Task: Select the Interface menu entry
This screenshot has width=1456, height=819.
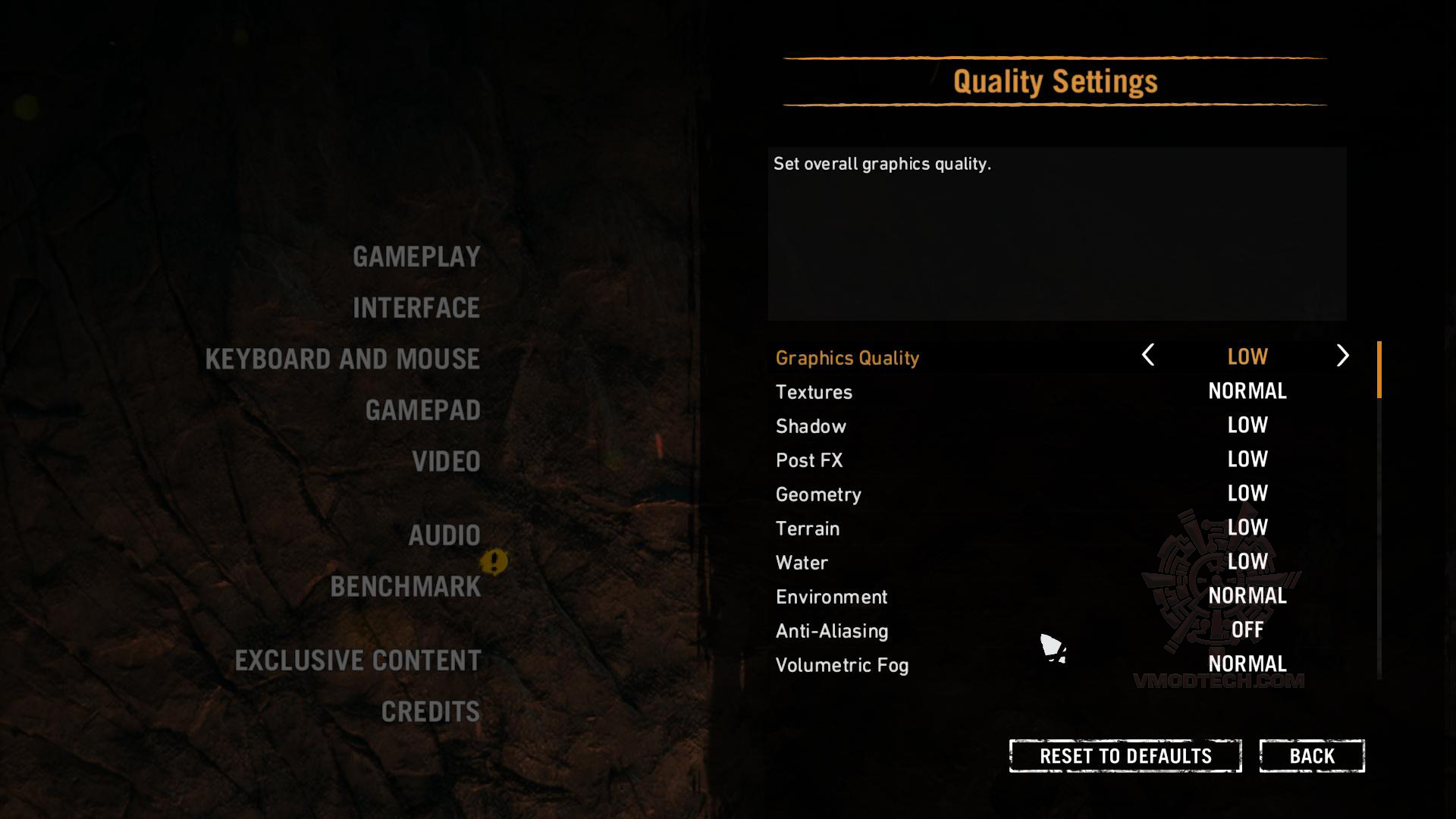Action: click(416, 308)
